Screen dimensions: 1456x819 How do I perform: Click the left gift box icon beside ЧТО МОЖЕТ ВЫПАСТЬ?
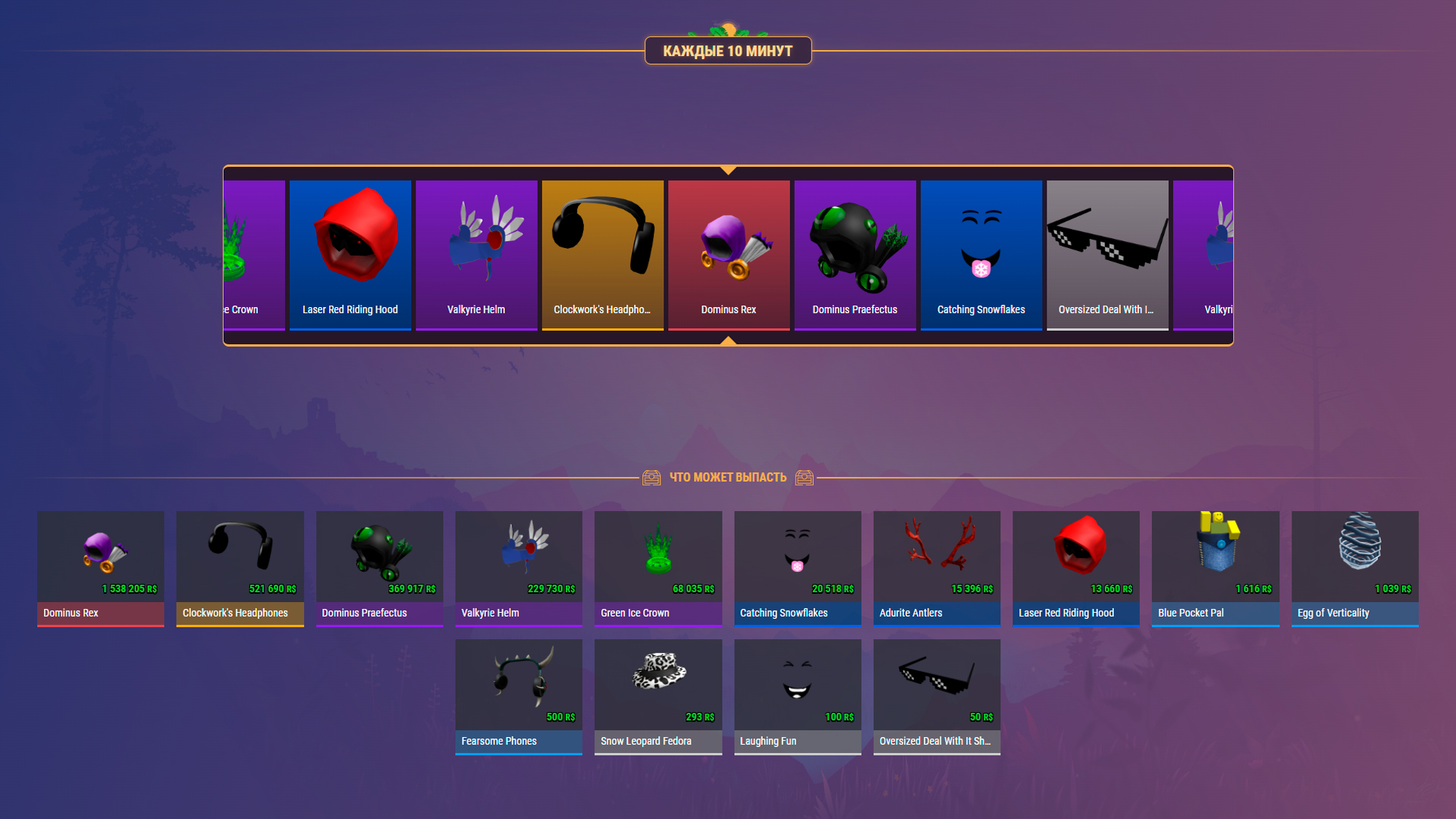coord(651,477)
